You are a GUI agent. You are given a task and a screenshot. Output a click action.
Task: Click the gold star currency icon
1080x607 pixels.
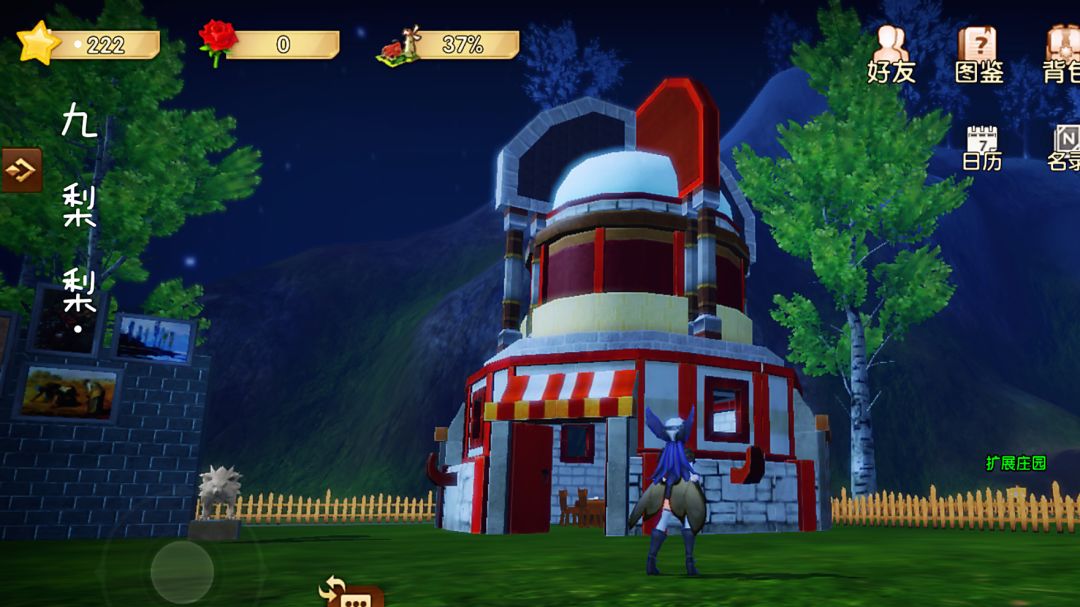38,43
